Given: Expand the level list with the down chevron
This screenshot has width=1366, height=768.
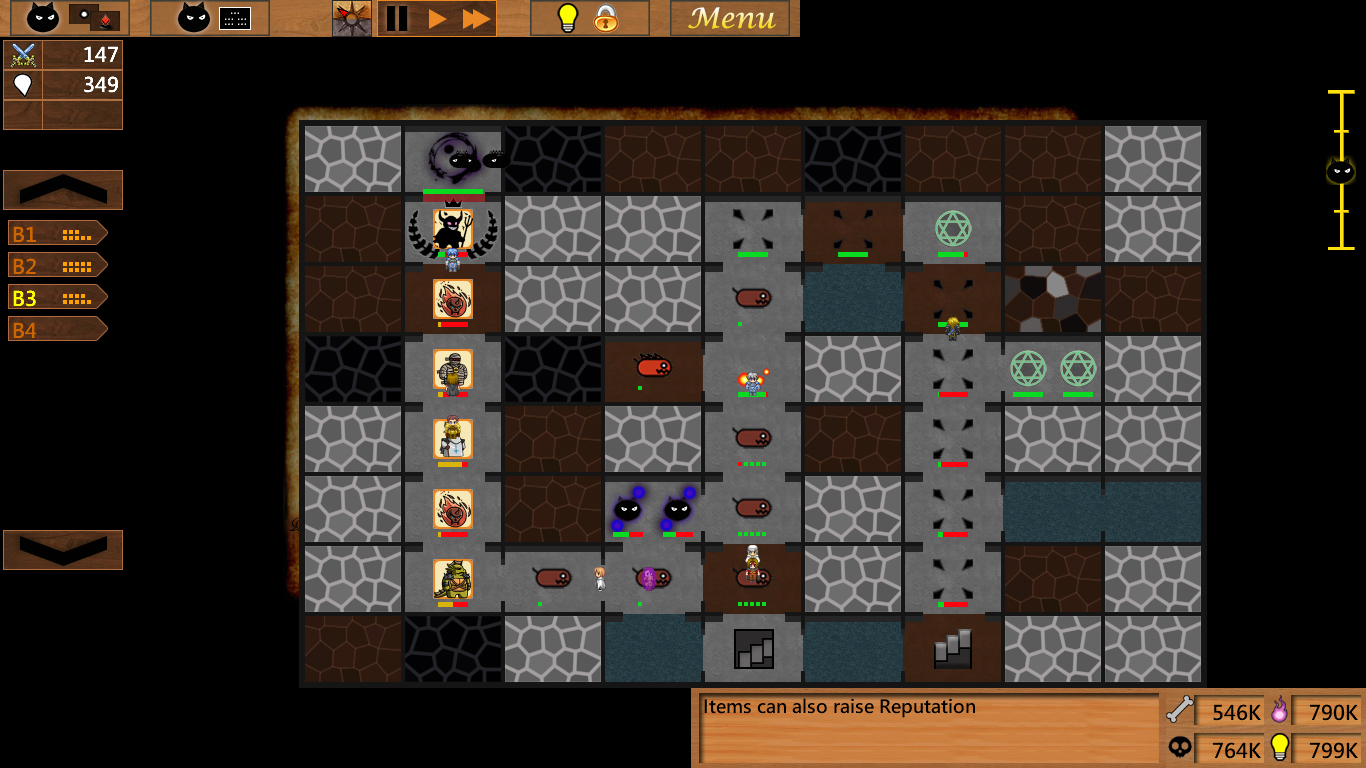Looking at the screenshot, I should (62, 549).
